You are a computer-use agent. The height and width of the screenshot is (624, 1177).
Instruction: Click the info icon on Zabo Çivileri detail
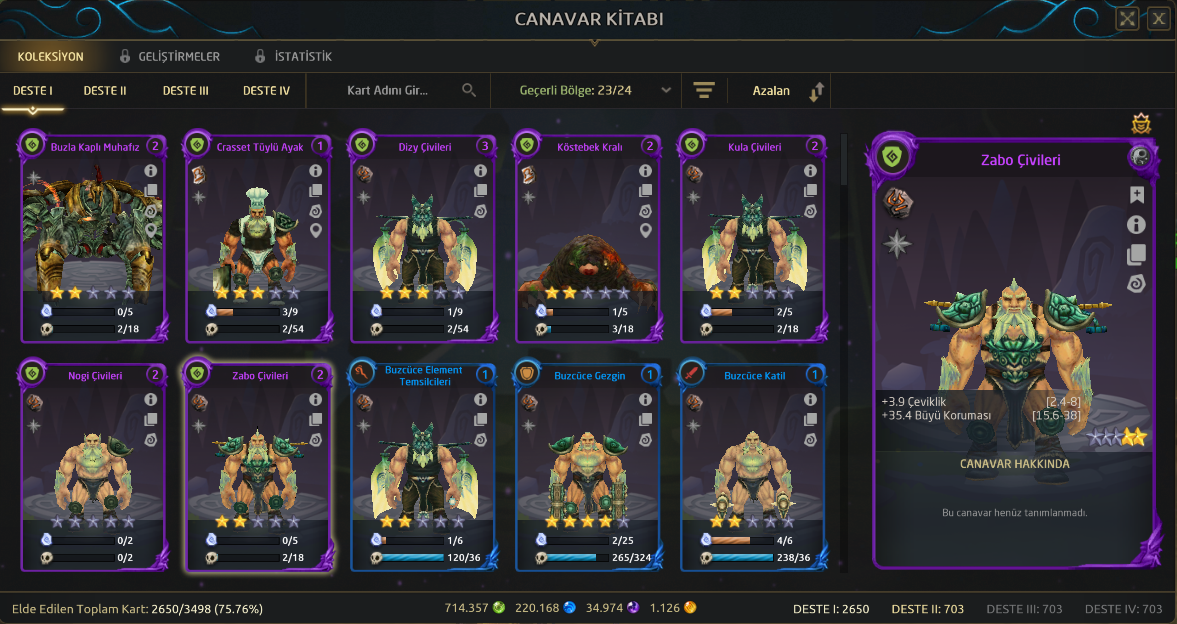pos(1136,225)
